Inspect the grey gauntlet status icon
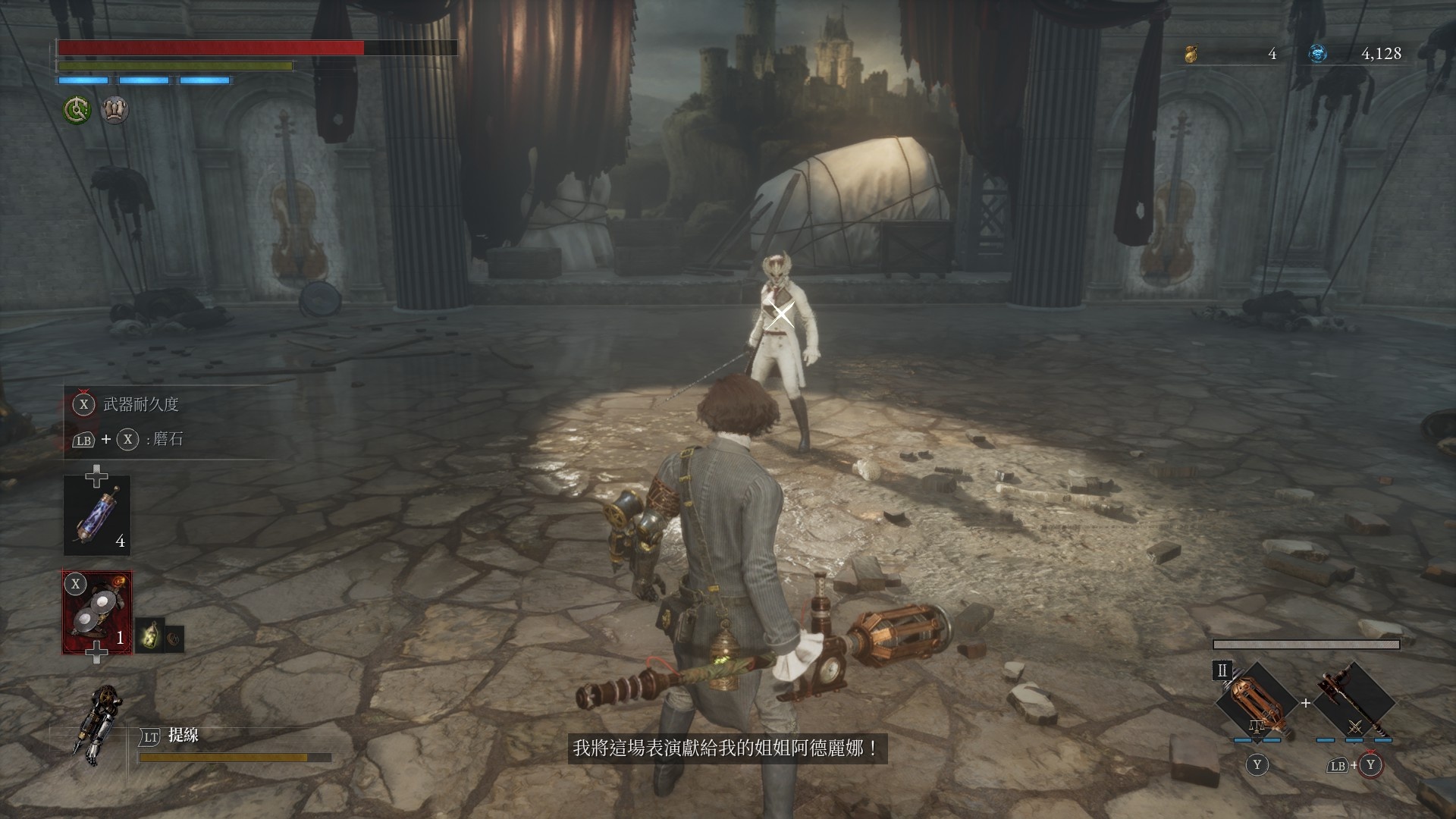The height and width of the screenshot is (819, 1456). pyautogui.click(x=115, y=111)
